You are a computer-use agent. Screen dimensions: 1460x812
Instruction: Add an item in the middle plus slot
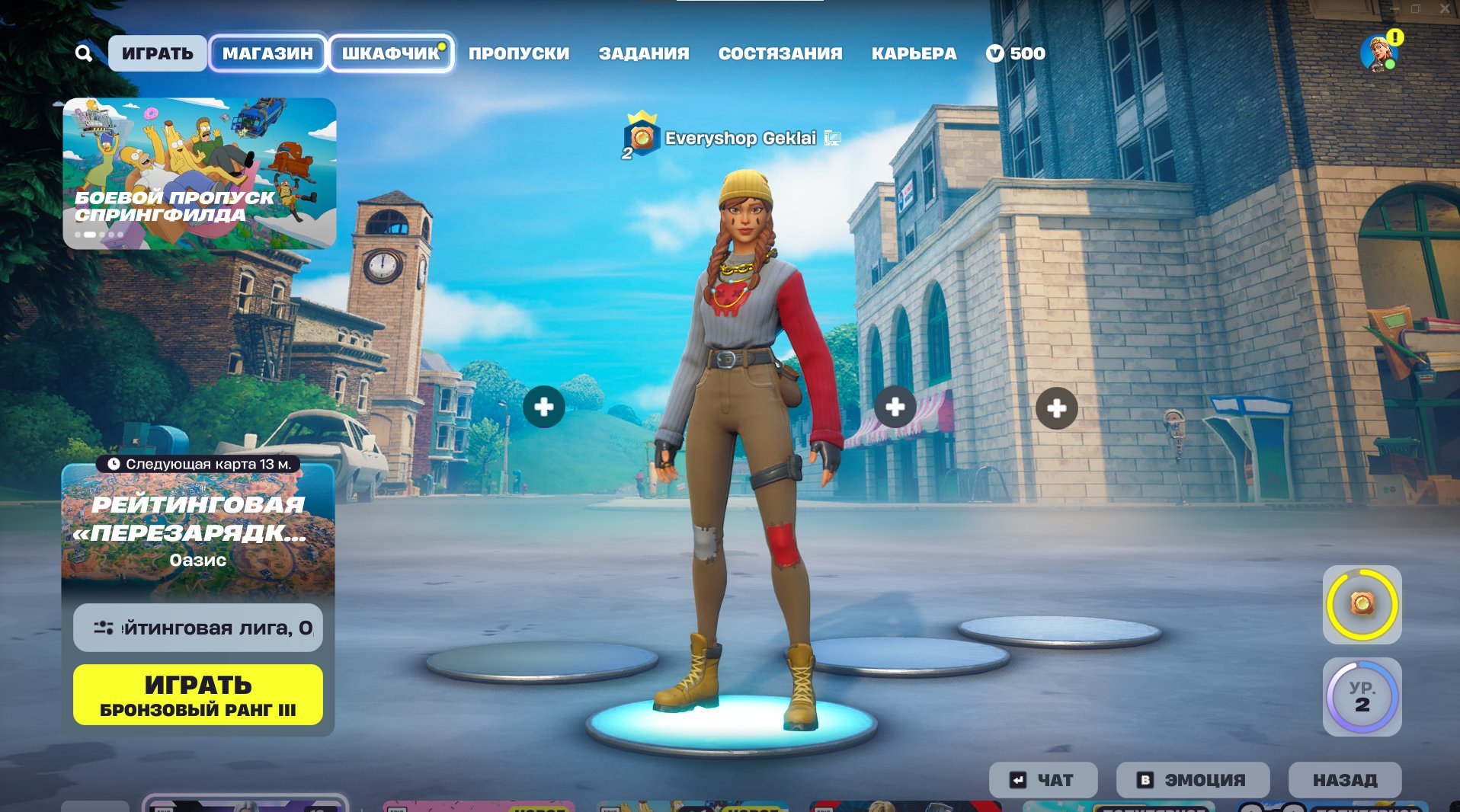895,408
